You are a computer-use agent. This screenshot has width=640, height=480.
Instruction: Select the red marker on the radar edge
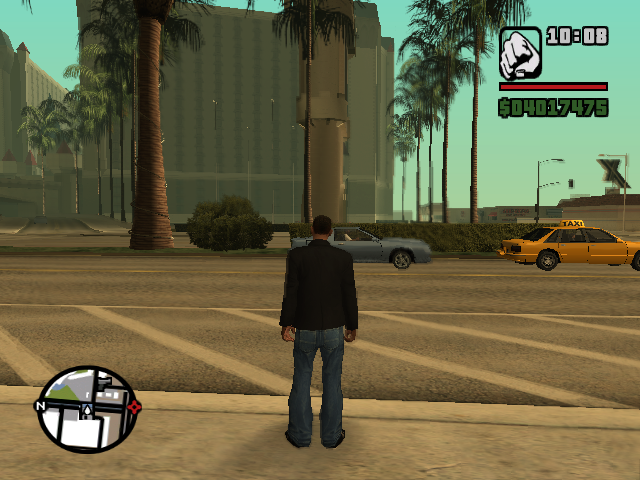click(135, 406)
